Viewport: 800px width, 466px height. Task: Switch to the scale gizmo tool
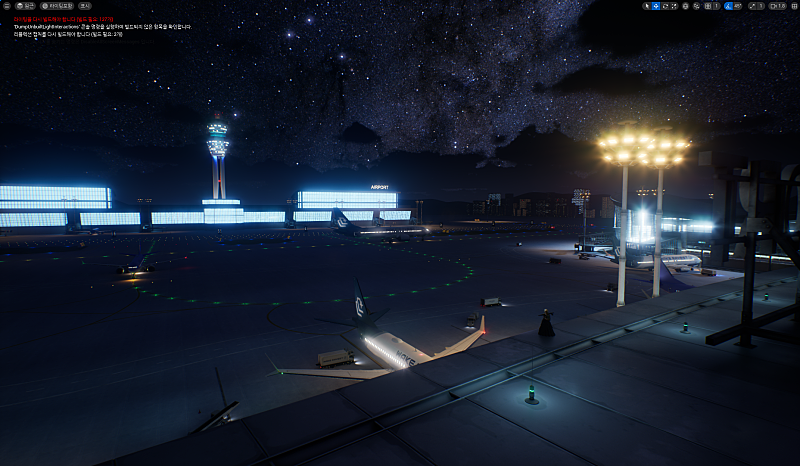(x=674, y=6)
